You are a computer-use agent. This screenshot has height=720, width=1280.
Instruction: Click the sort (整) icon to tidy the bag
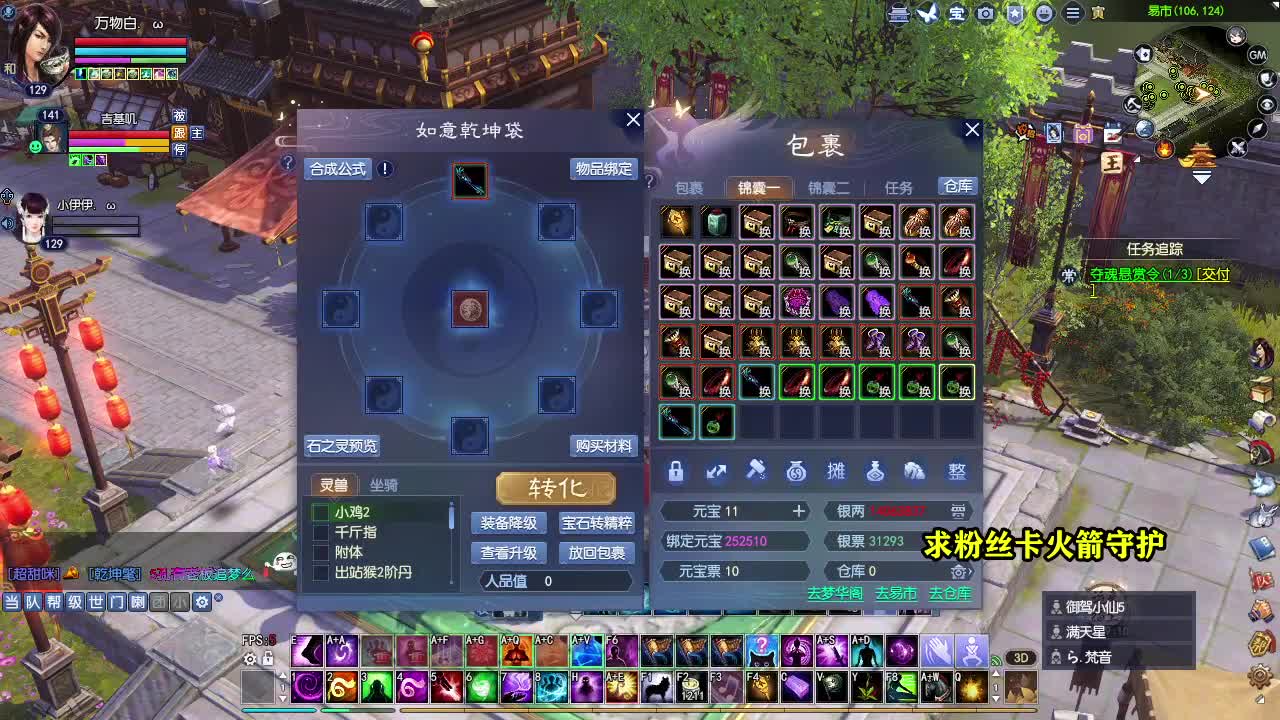pos(956,472)
